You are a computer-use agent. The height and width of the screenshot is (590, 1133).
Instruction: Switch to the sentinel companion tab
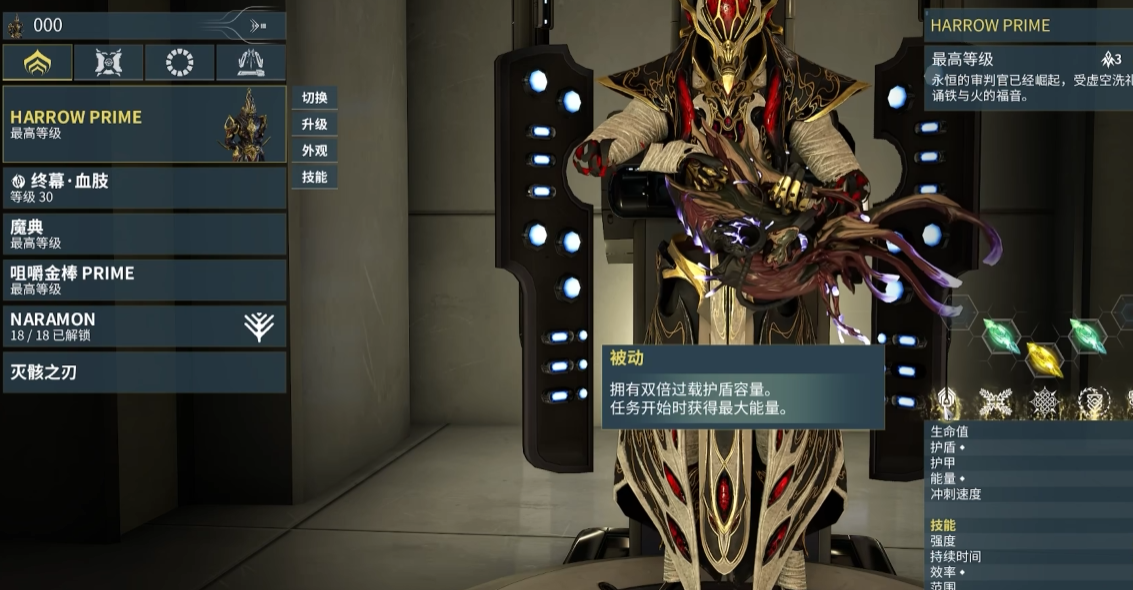(108, 63)
